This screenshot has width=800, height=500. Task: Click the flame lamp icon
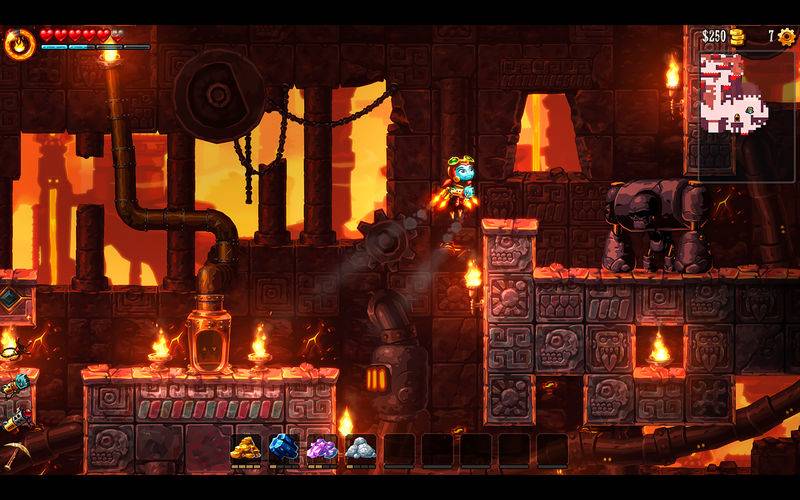(19, 43)
